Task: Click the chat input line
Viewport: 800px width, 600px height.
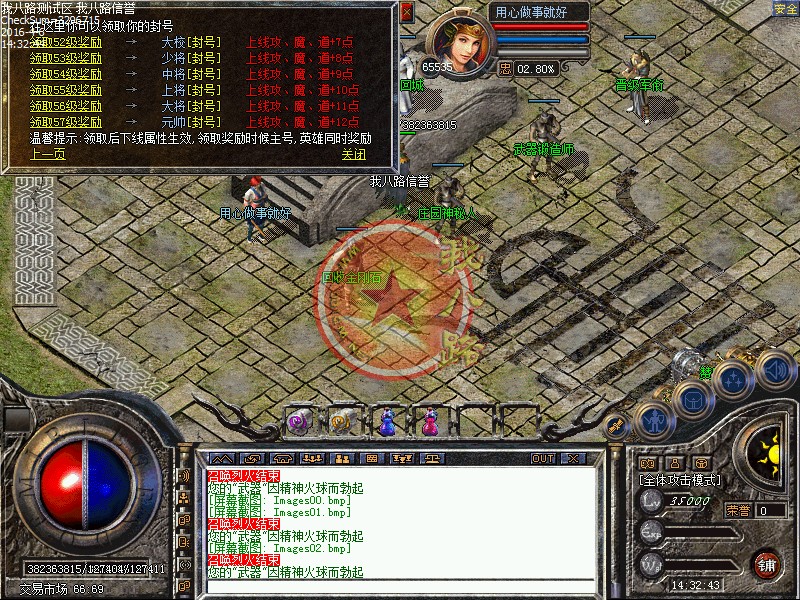Action: tap(400, 587)
